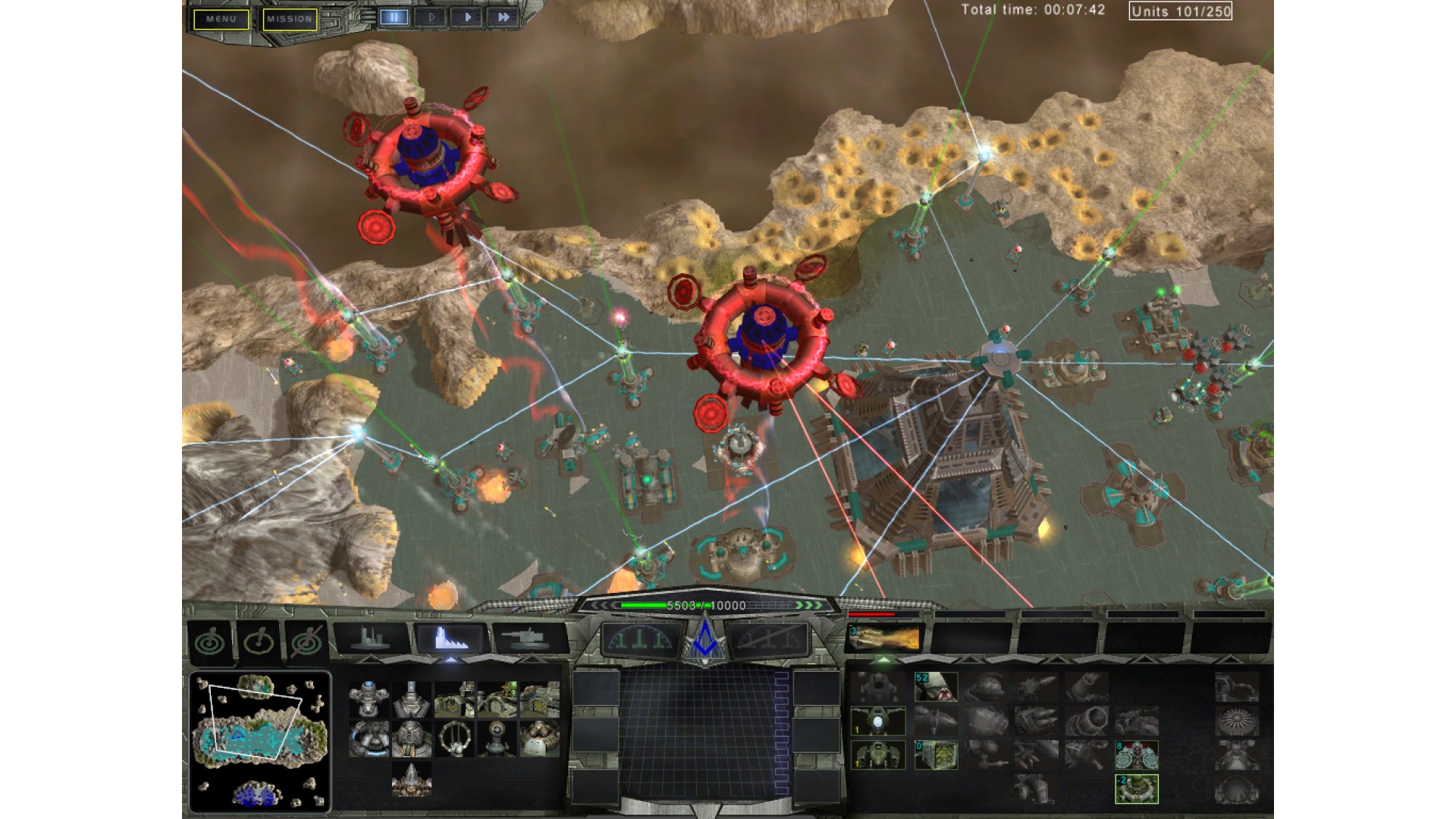Viewport: 1456px width, 819px height.
Task: Toggle the crossed-out radar rings icon
Action: click(x=306, y=643)
